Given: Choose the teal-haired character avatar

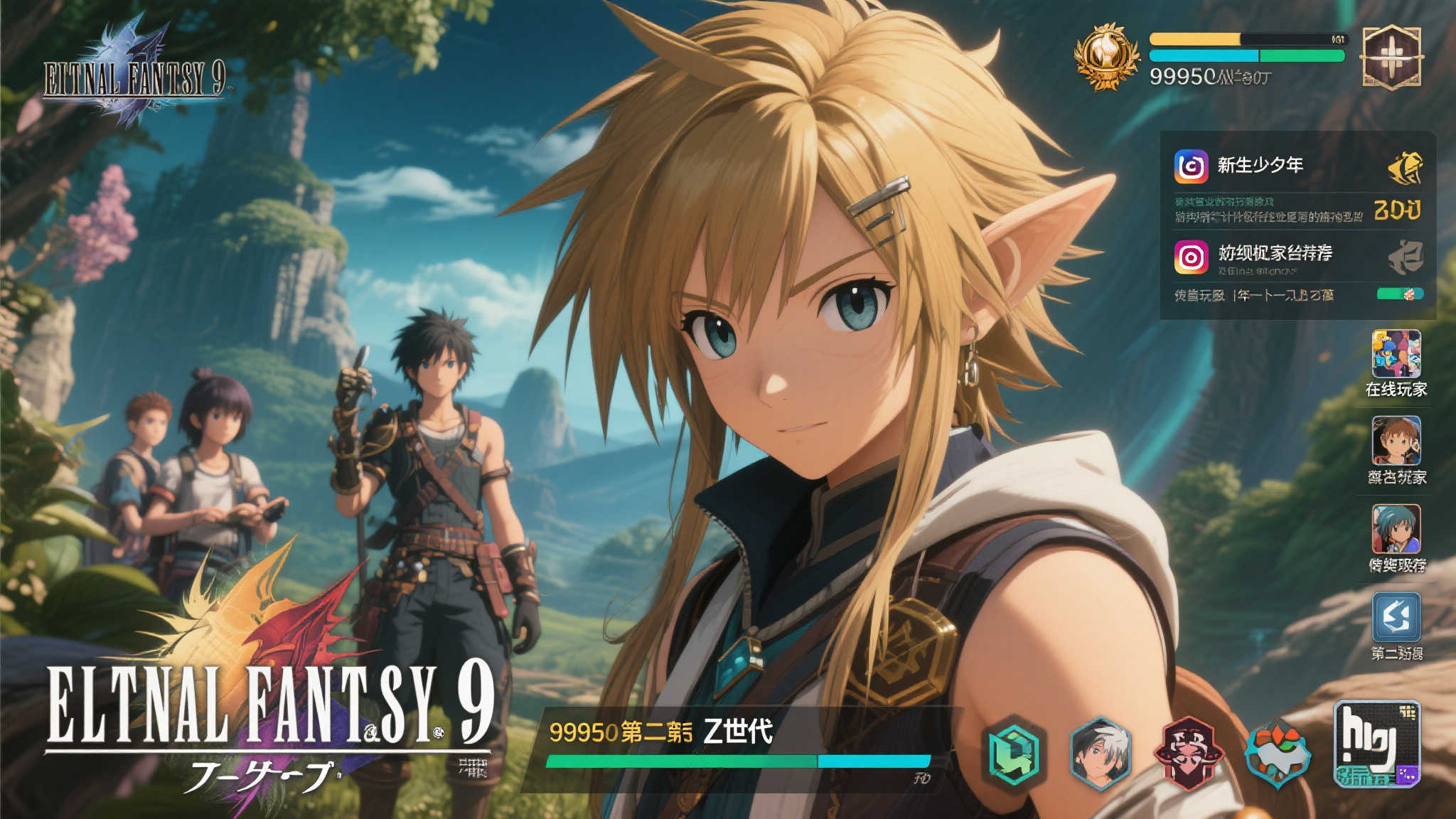Looking at the screenshot, I should click(x=1396, y=529).
